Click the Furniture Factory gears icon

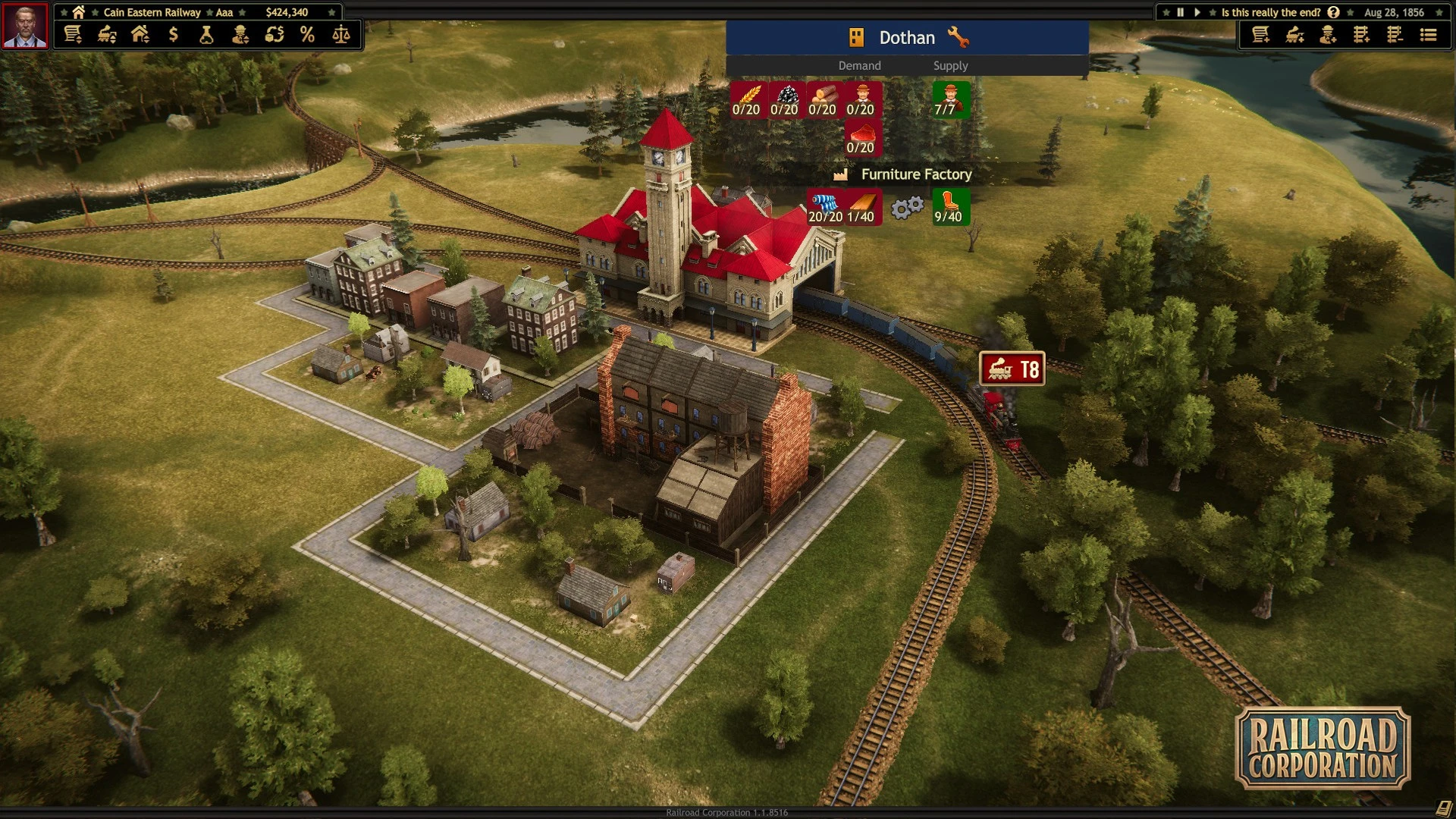tap(907, 207)
